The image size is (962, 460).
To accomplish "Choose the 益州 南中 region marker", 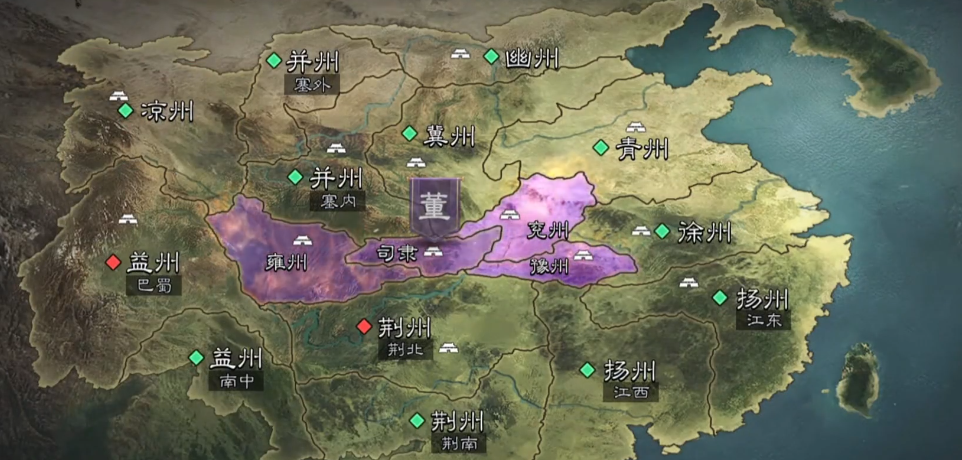I will click(x=196, y=357).
